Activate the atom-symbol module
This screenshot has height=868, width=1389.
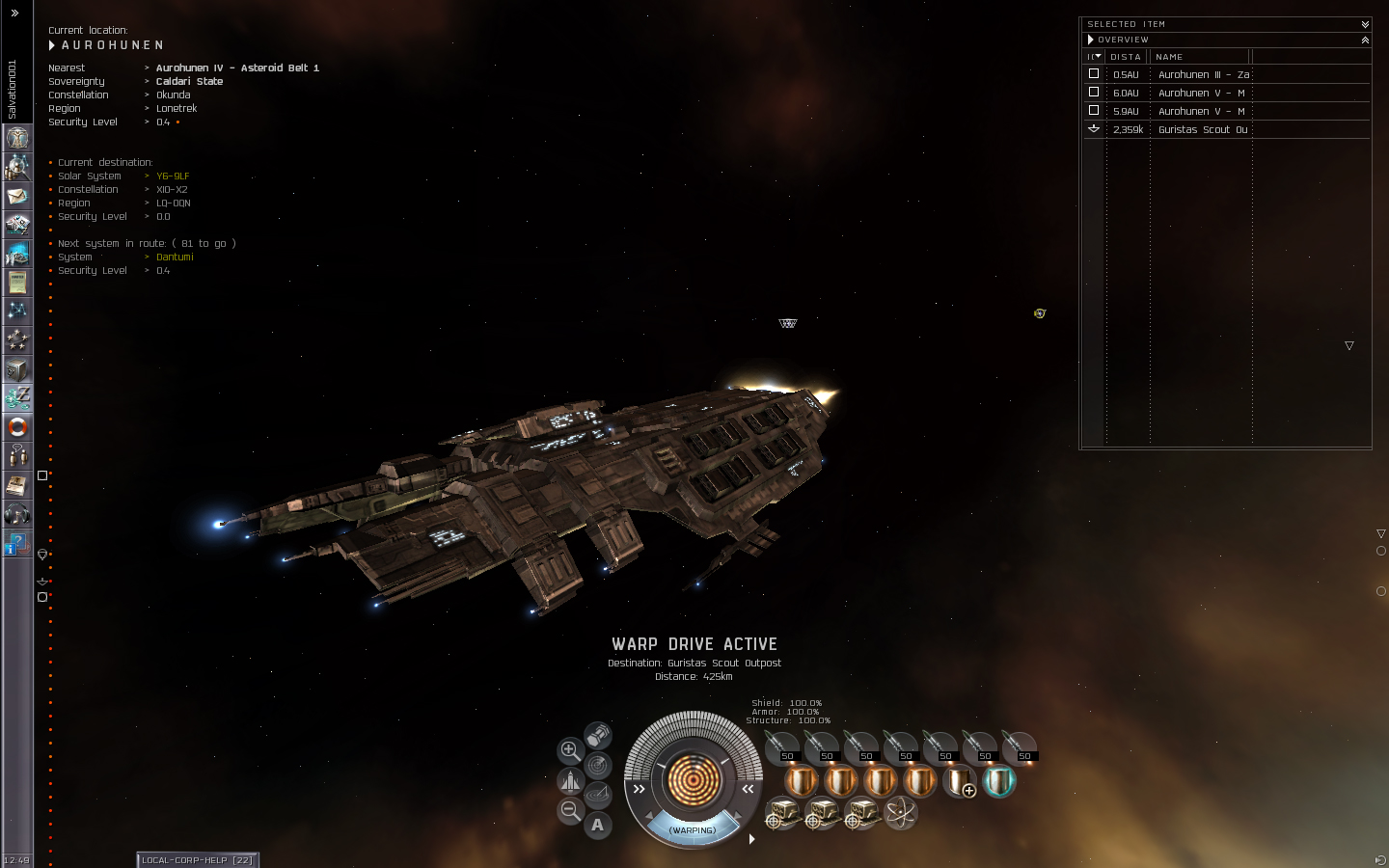tap(901, 813)
